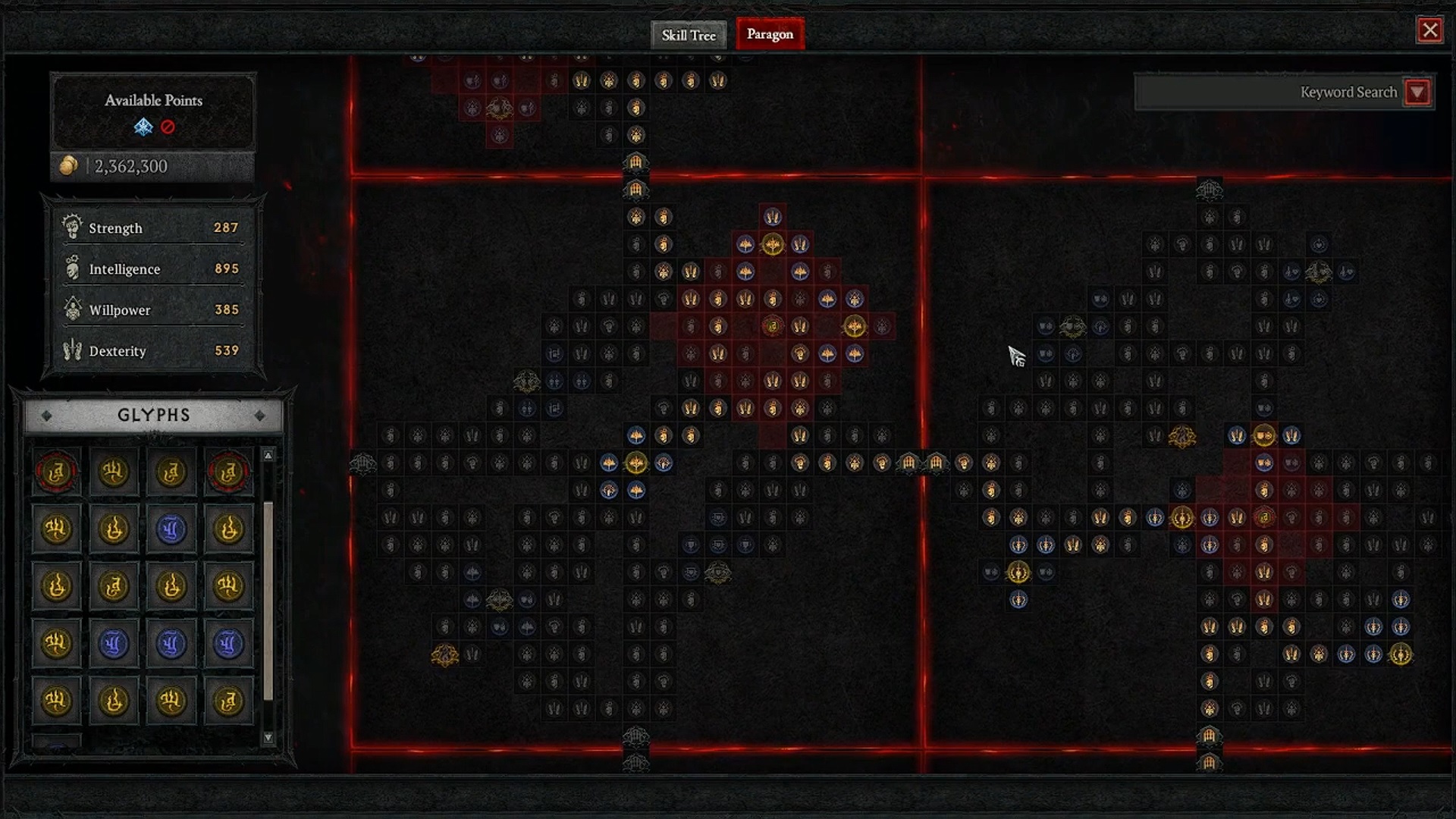Select a yellow glyph in the Glyphs panel

coord(115,471)
